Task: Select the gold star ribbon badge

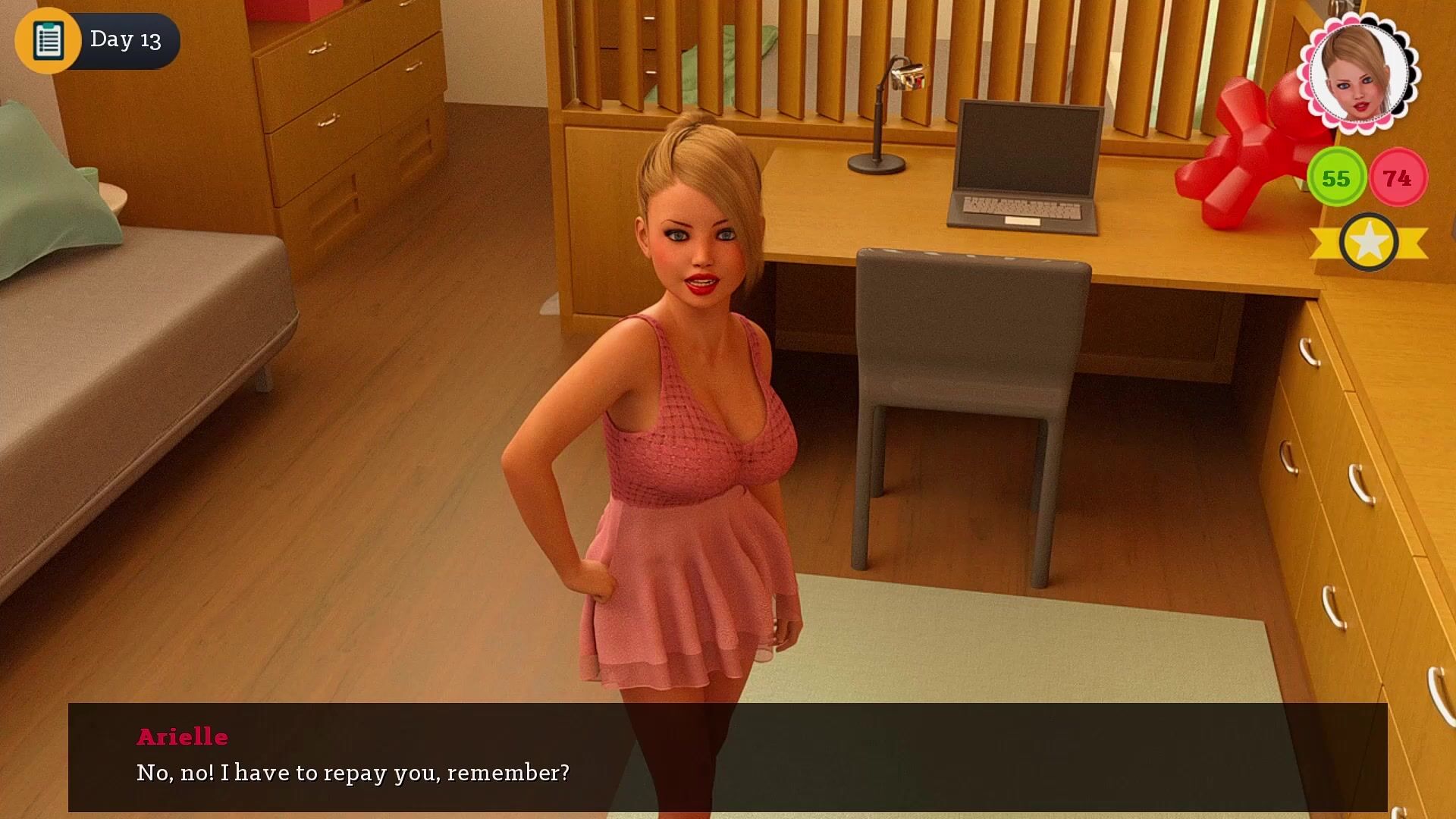Action: (x=1369, y=243)
